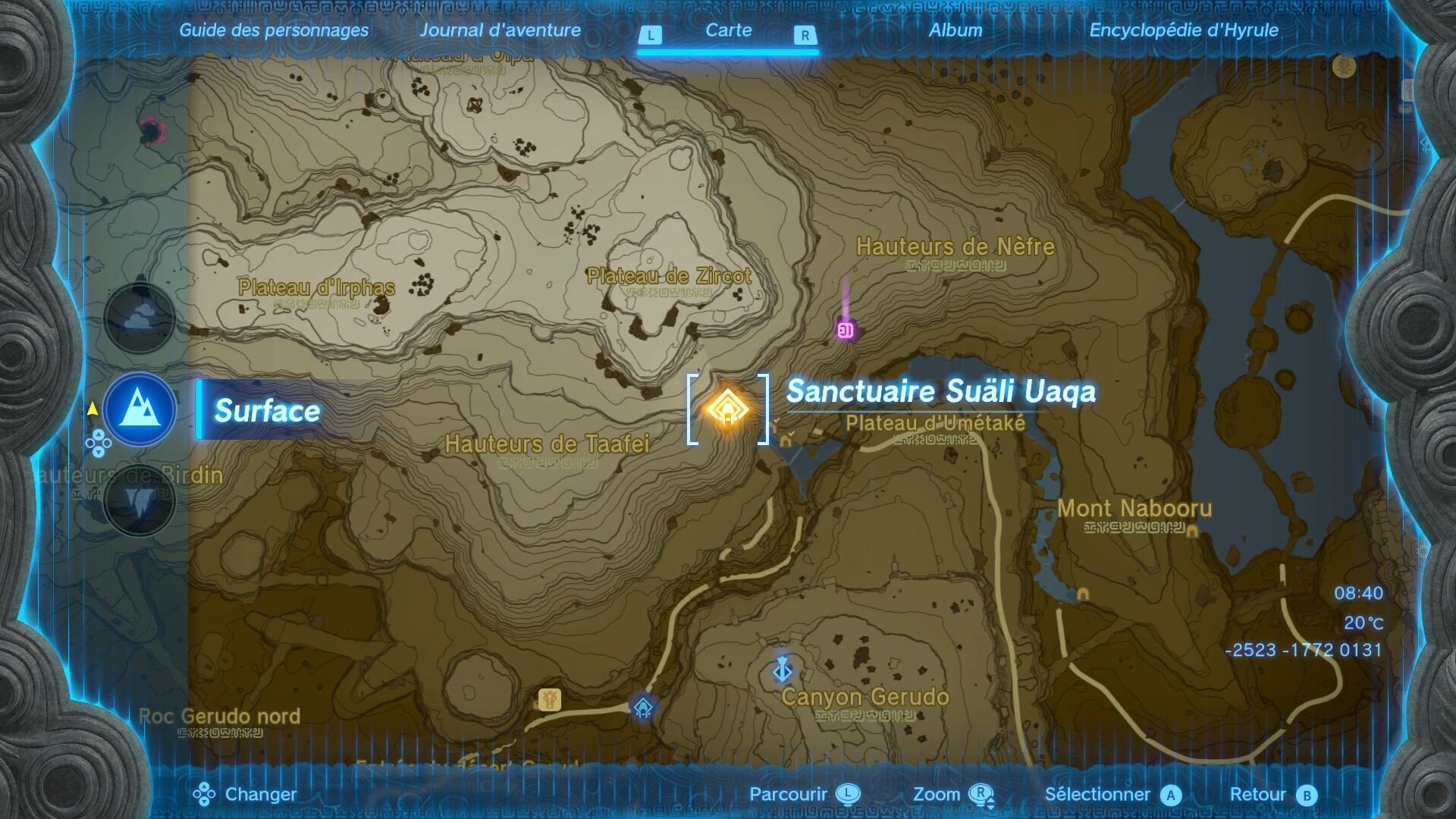Switch to the Album tab
1456x819 pixels.
[956, 30]
